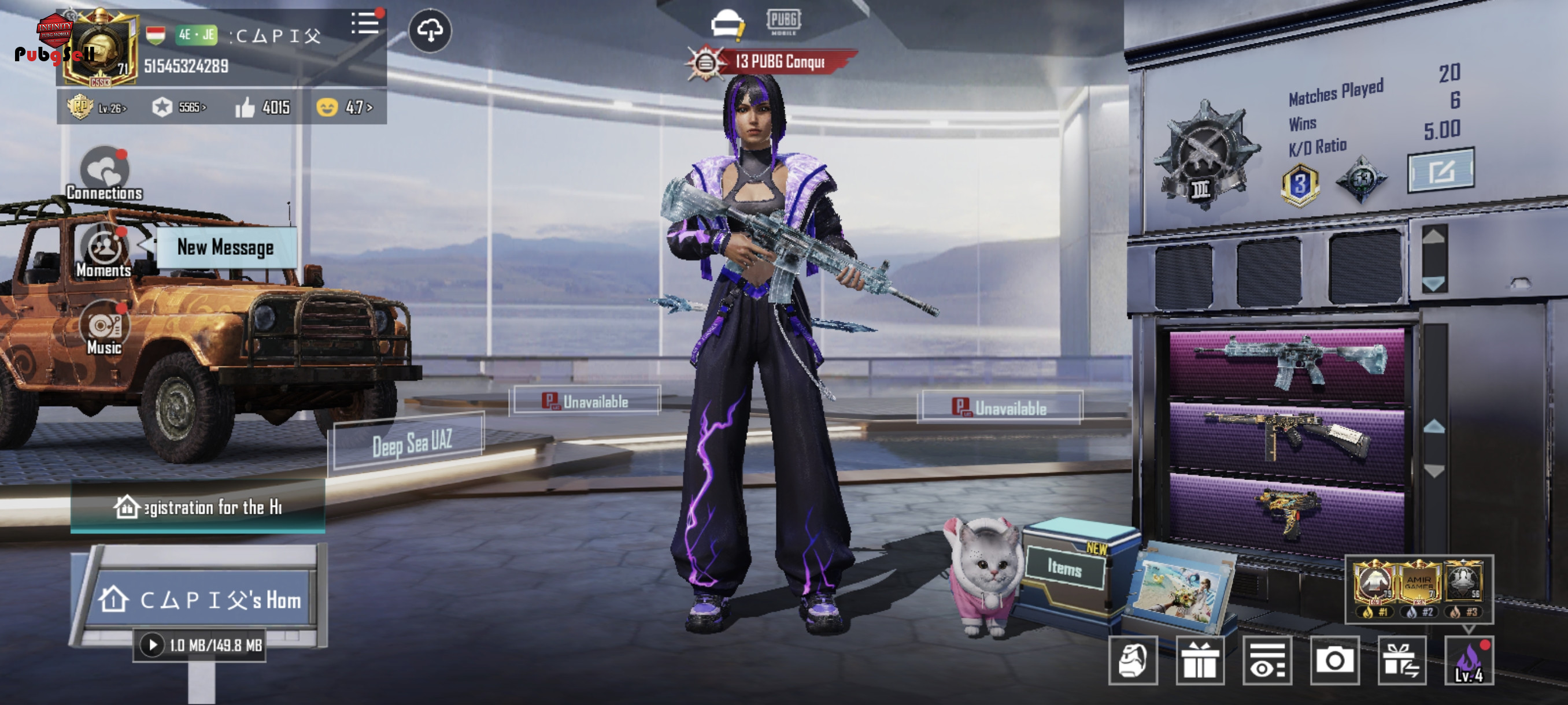Open the gift exchange icon
Image resolution: width=1568 pixels, height=705 pixels.
coord(1401,661)
